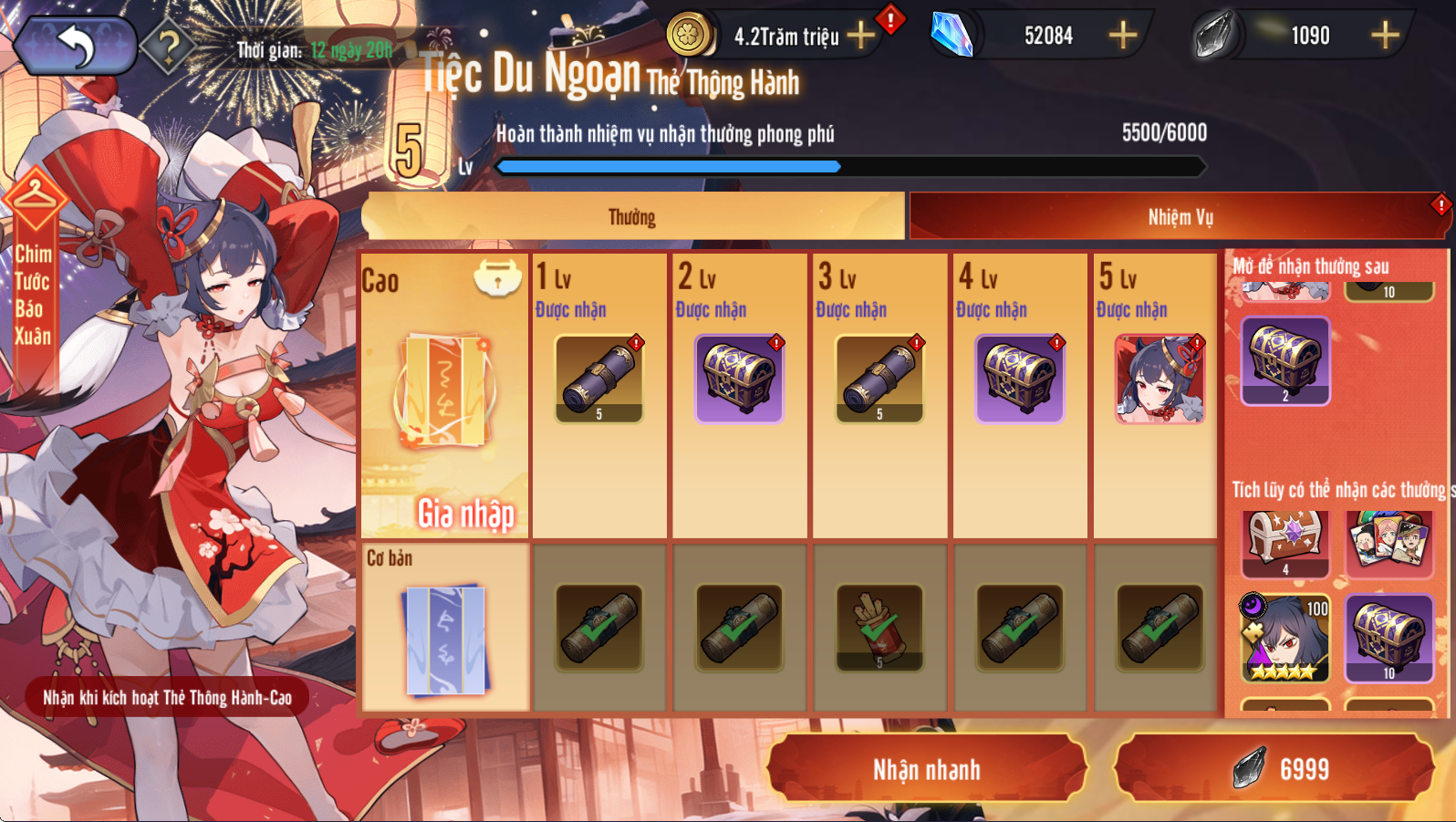The width and height of the screenshot is (1456, 822).
Task: Switch to the Thưởng tab
Action: [632, 217]
